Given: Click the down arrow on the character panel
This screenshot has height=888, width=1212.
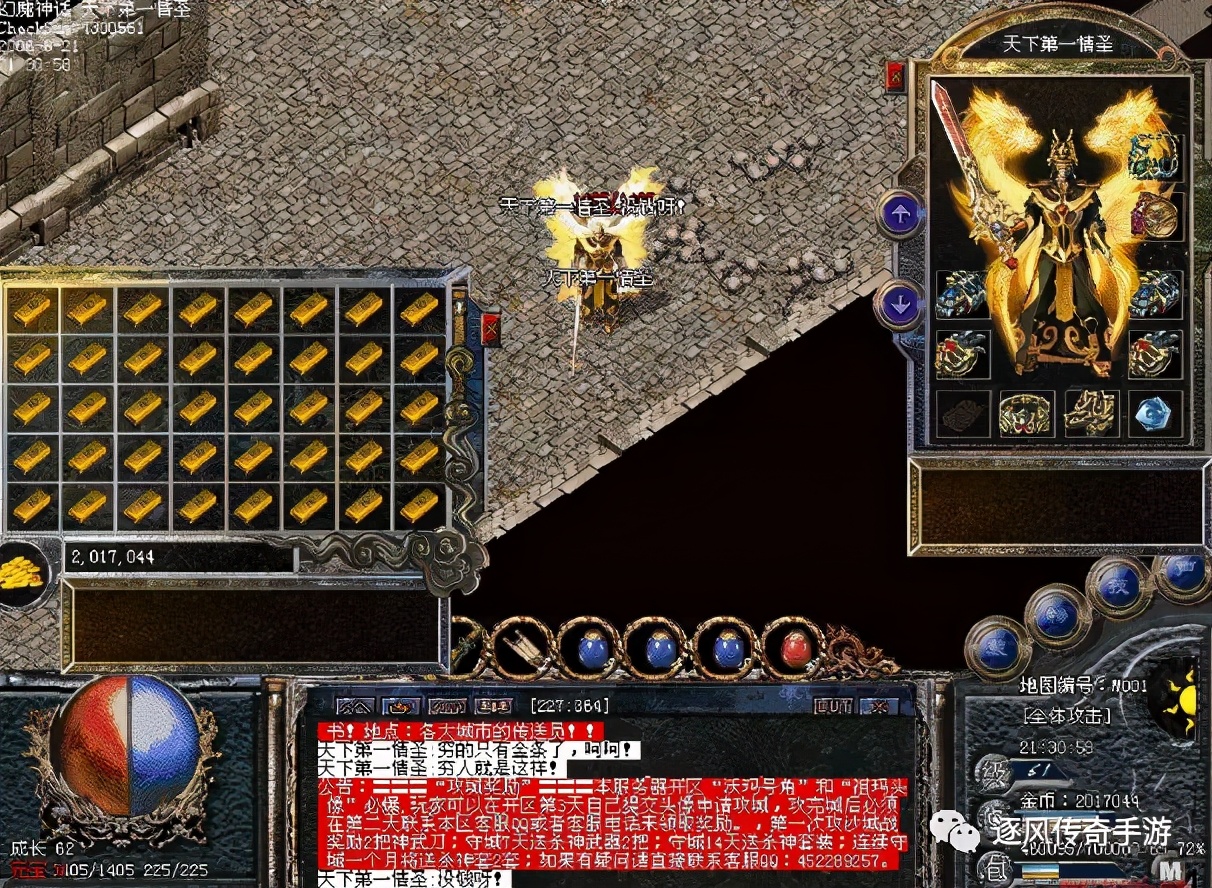Looking at the screenshot, I should [900, 304].
